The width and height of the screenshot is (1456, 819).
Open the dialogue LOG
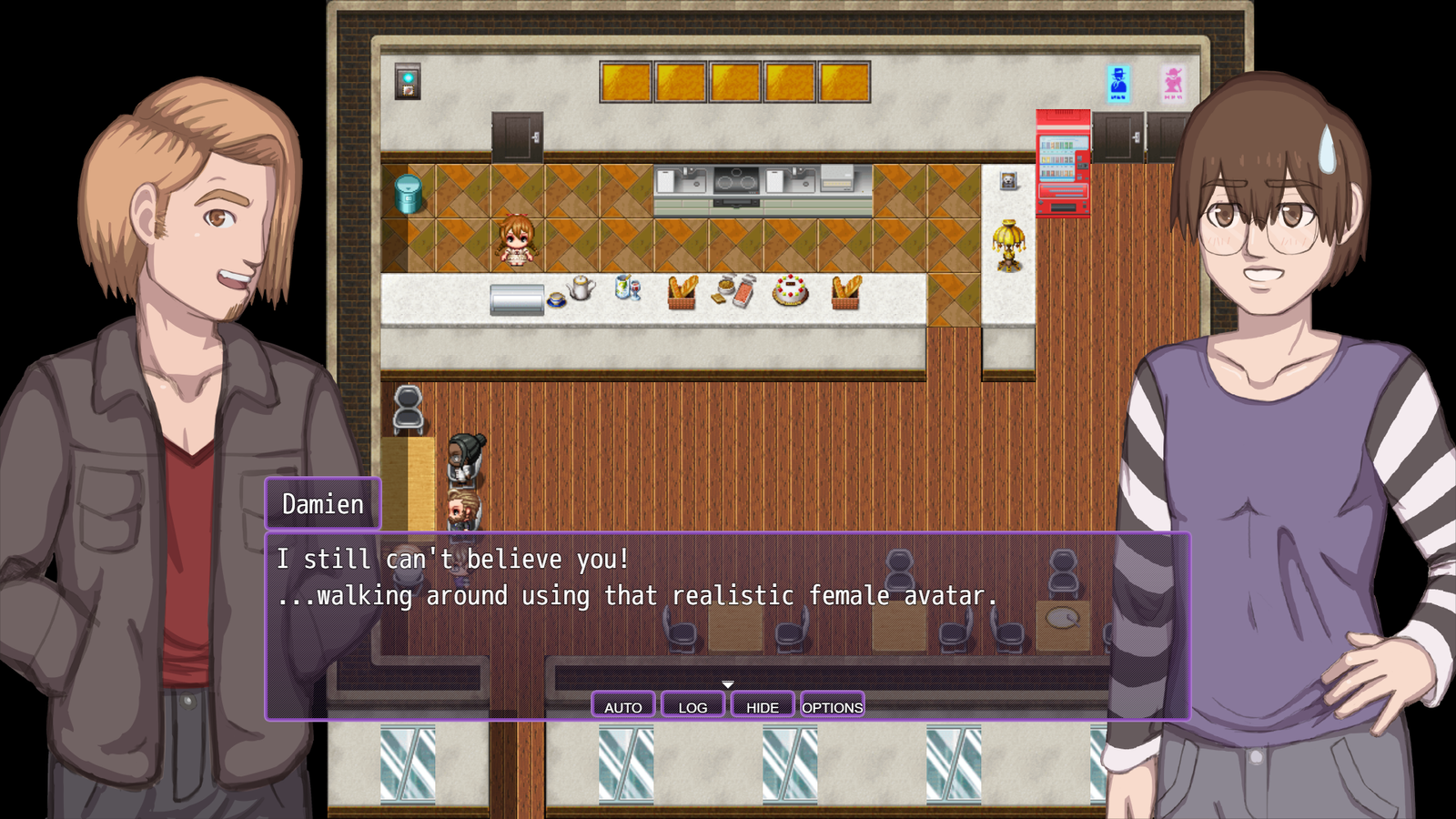pyautogui.click(x=693, y=704)
